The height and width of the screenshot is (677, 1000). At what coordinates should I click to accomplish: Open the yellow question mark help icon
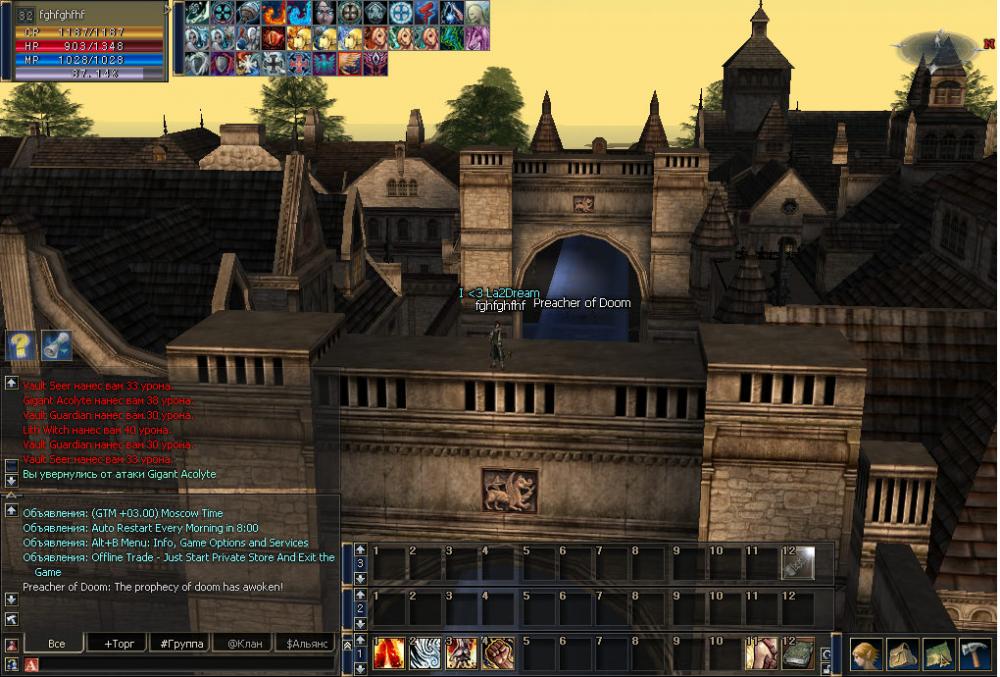coord(20,346)
